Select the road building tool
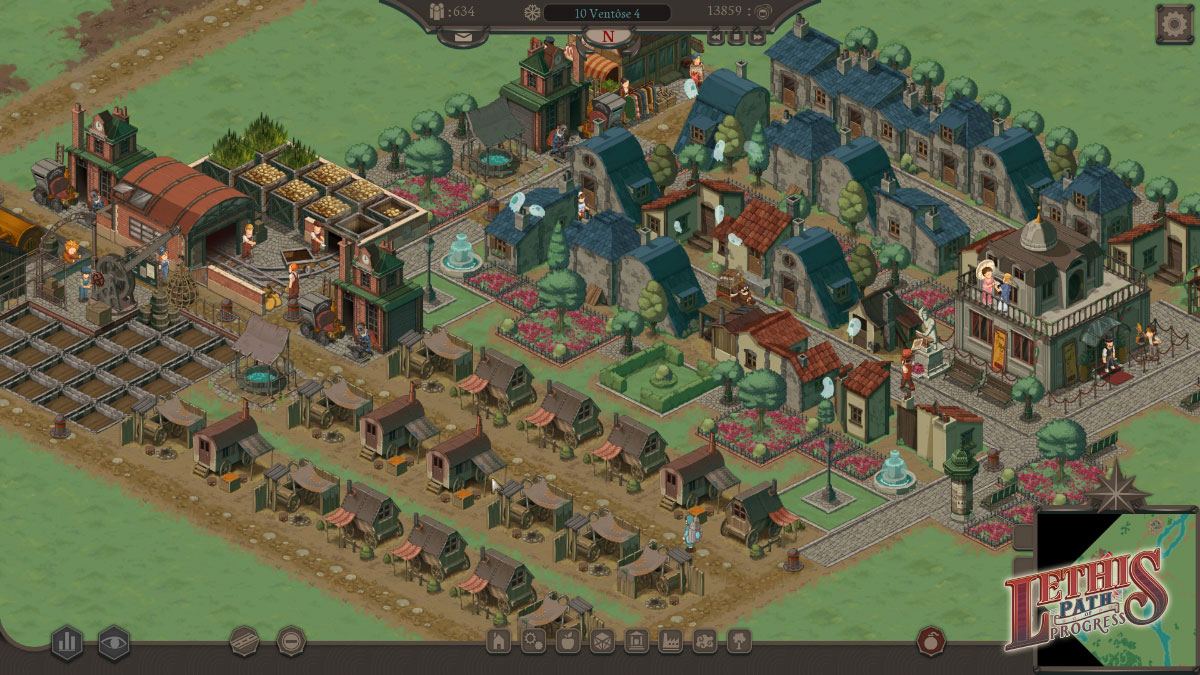Viewport: 1200px width, 675px height. click(245, 640)
